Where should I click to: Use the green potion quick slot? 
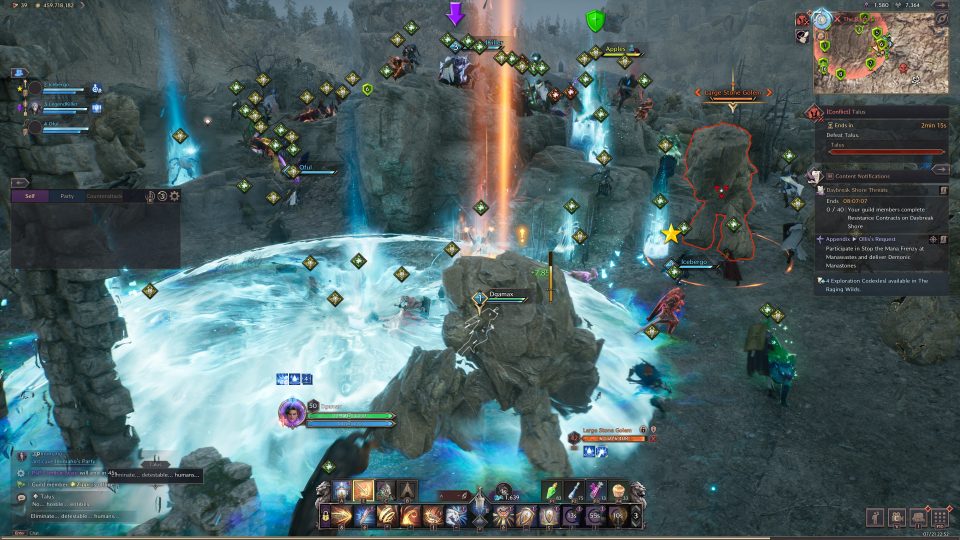(554, 490)
